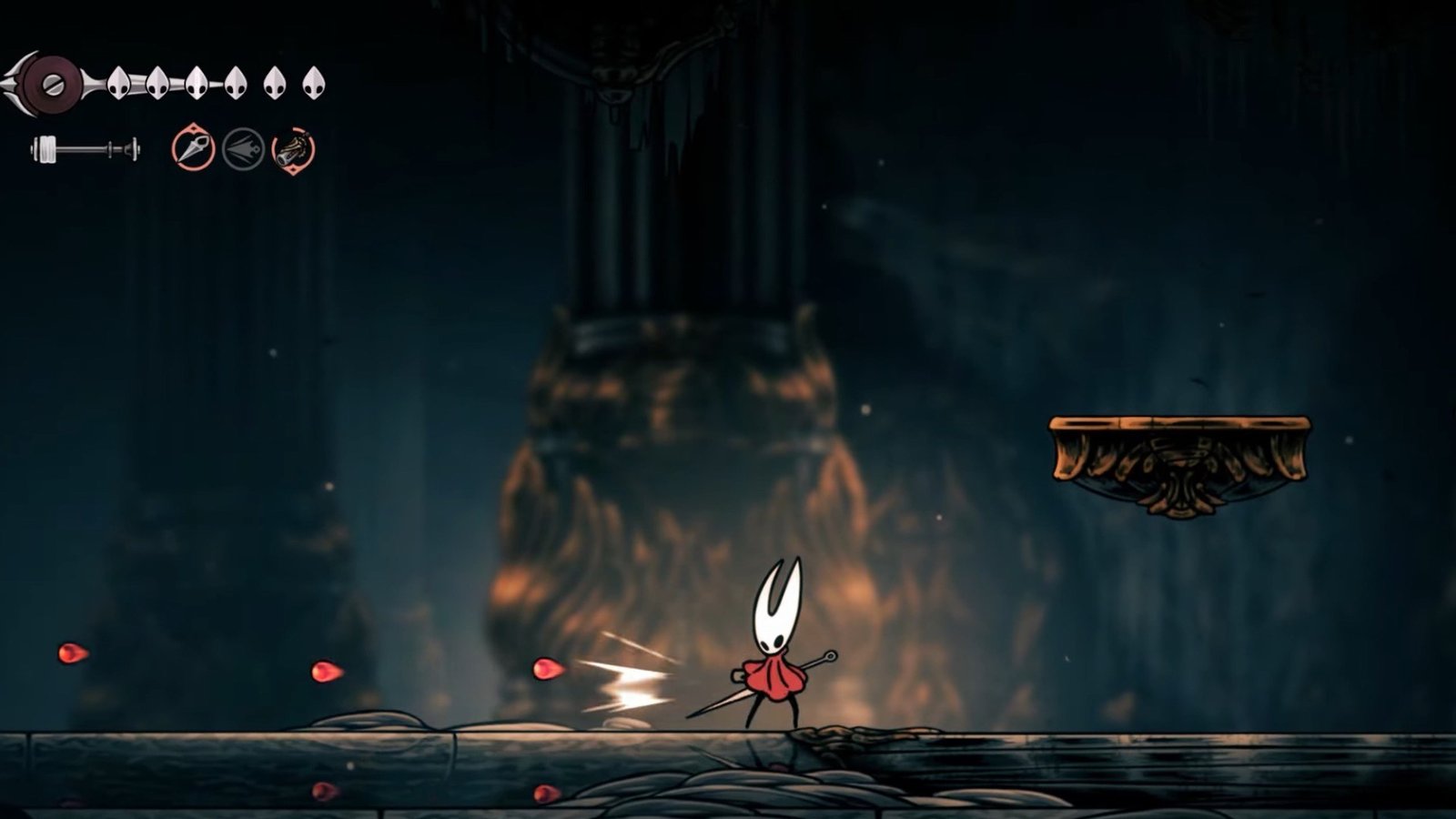Toggle the orange-ringed pin tool slot
This screenshot has width=1456, height=819.
point(194,148)
